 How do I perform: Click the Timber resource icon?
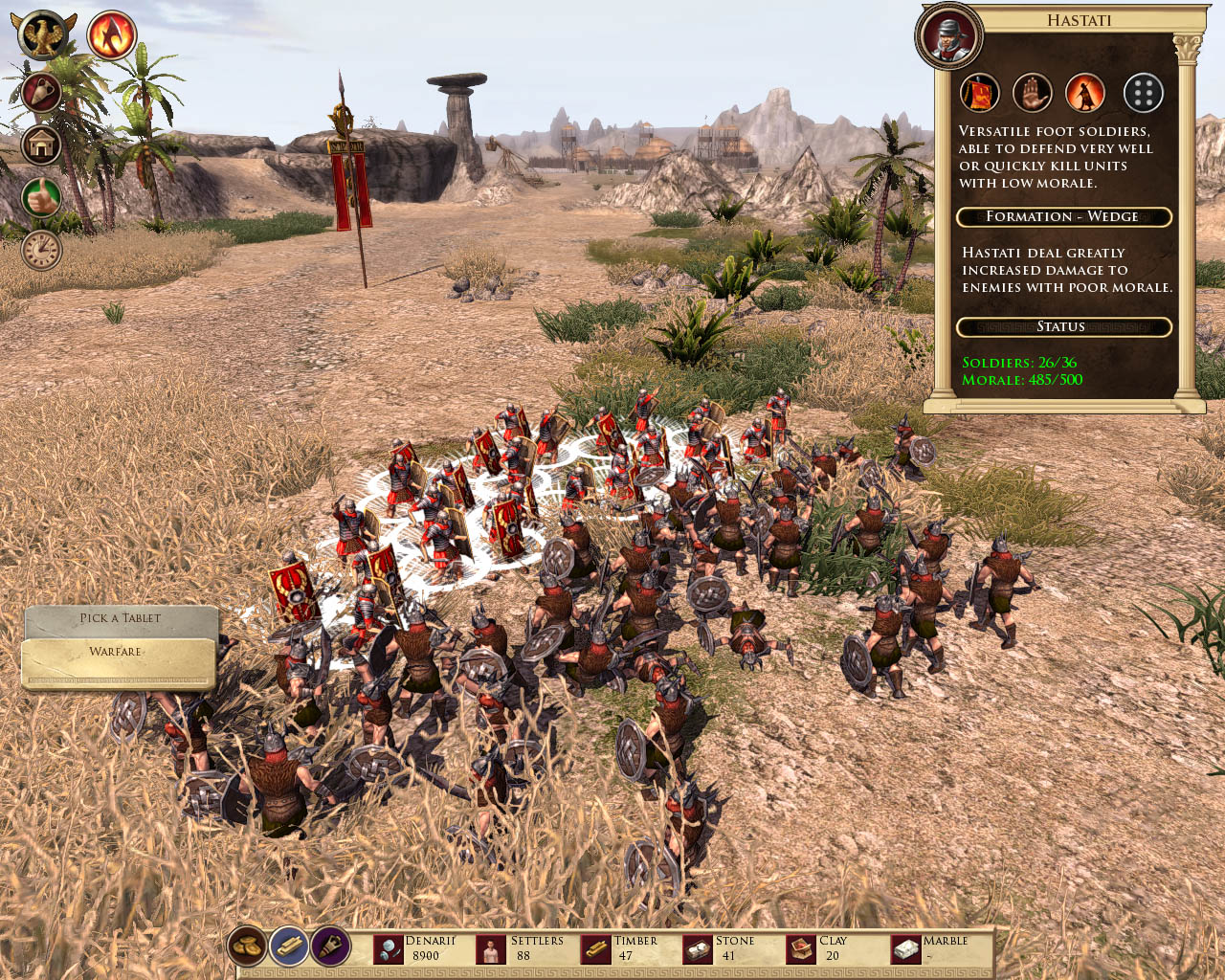[x=595, y=949]
